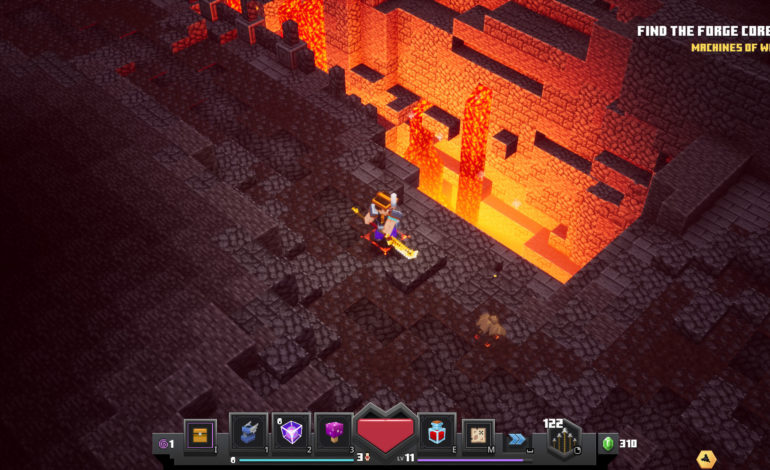Open the map icon
Viewport: 770px width, 470px height.
478,434
